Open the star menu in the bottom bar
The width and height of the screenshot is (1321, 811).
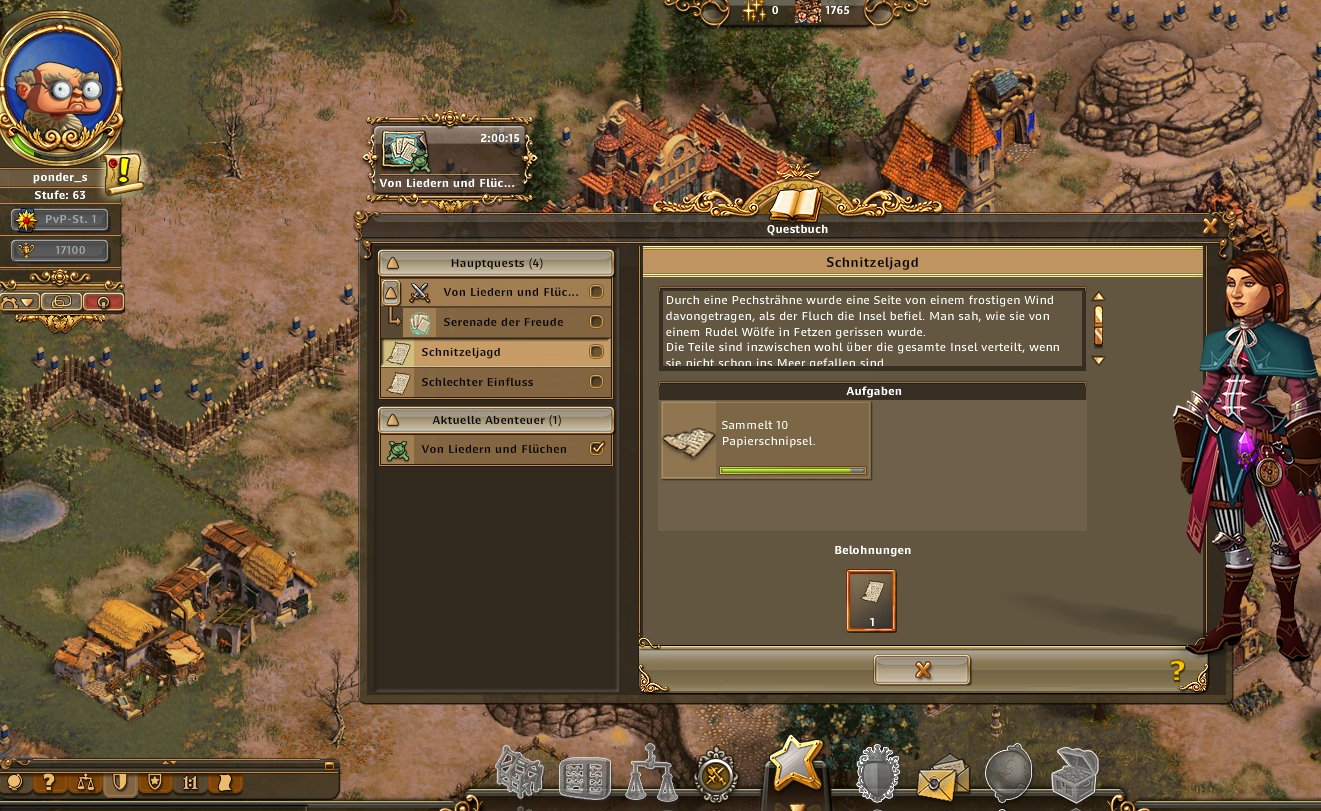(795, 766)
